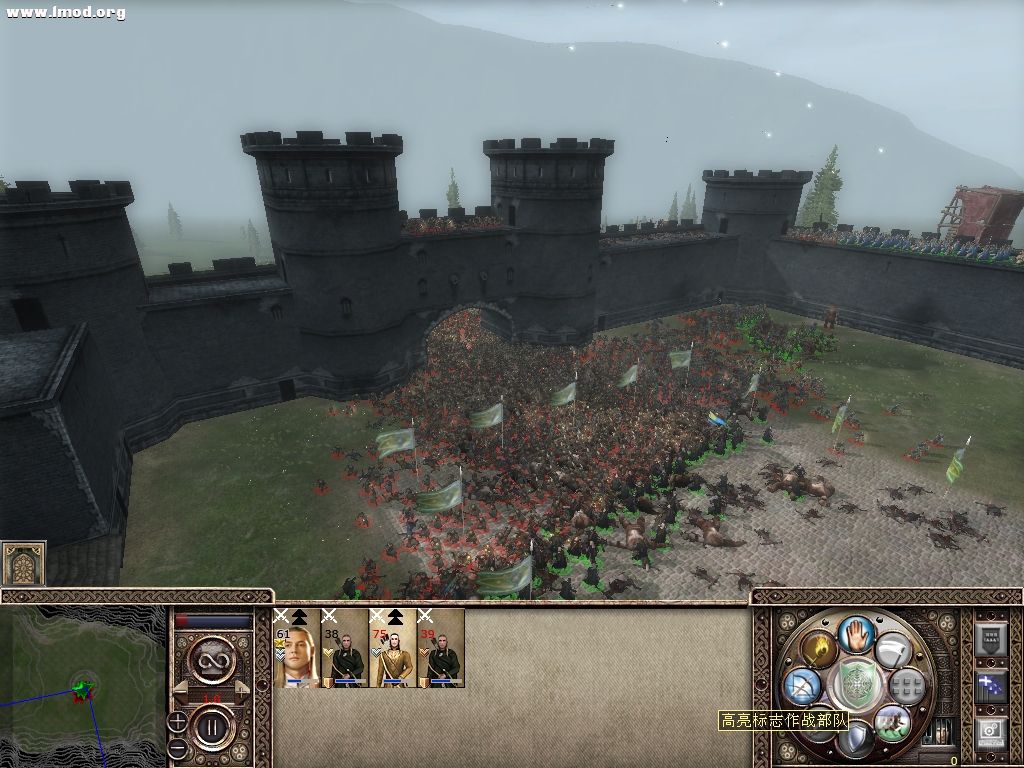This screenshot has height=768, width=1024.
Task: Select the unit card showing 38 soldiers
Action: (x=345, y=648)
